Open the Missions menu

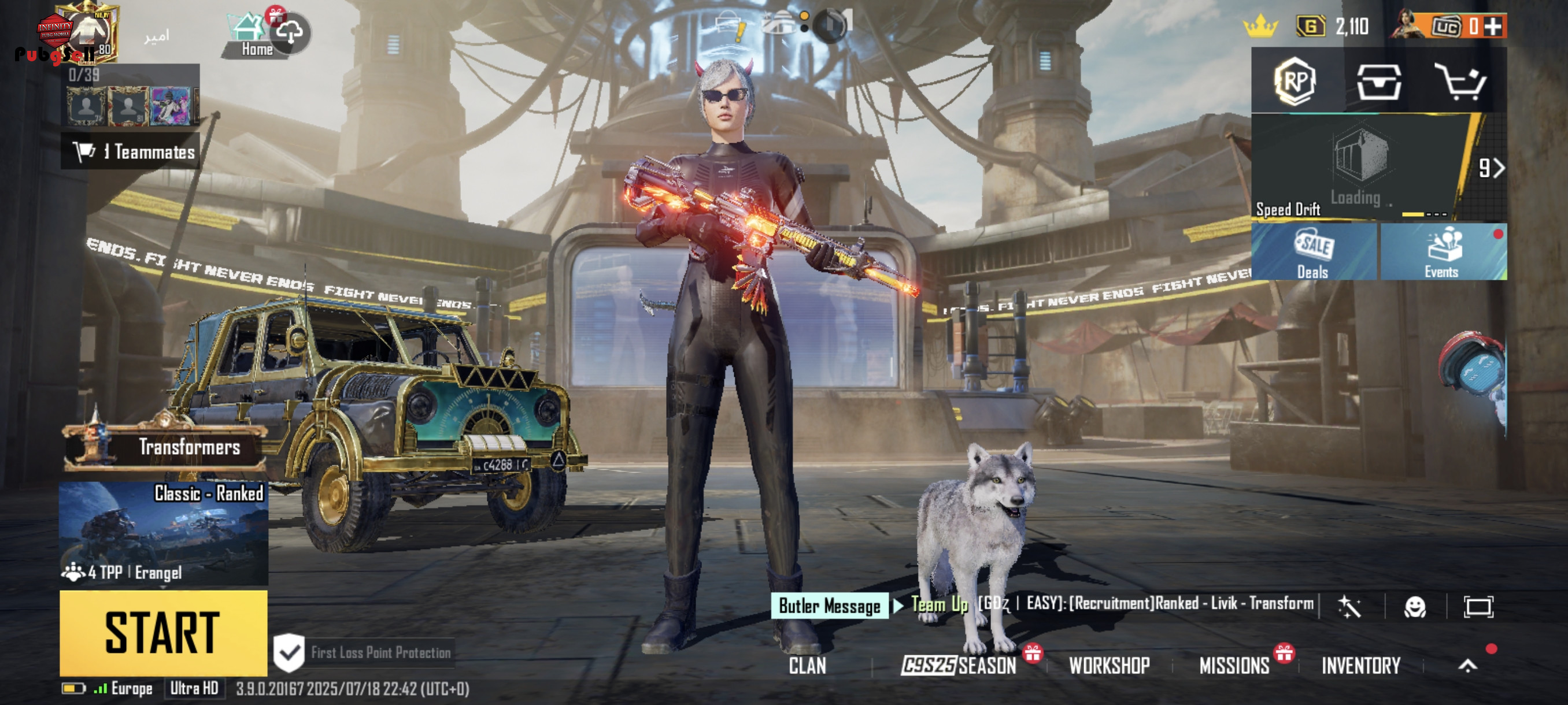pyautogui.click(x=1234, y=666)
